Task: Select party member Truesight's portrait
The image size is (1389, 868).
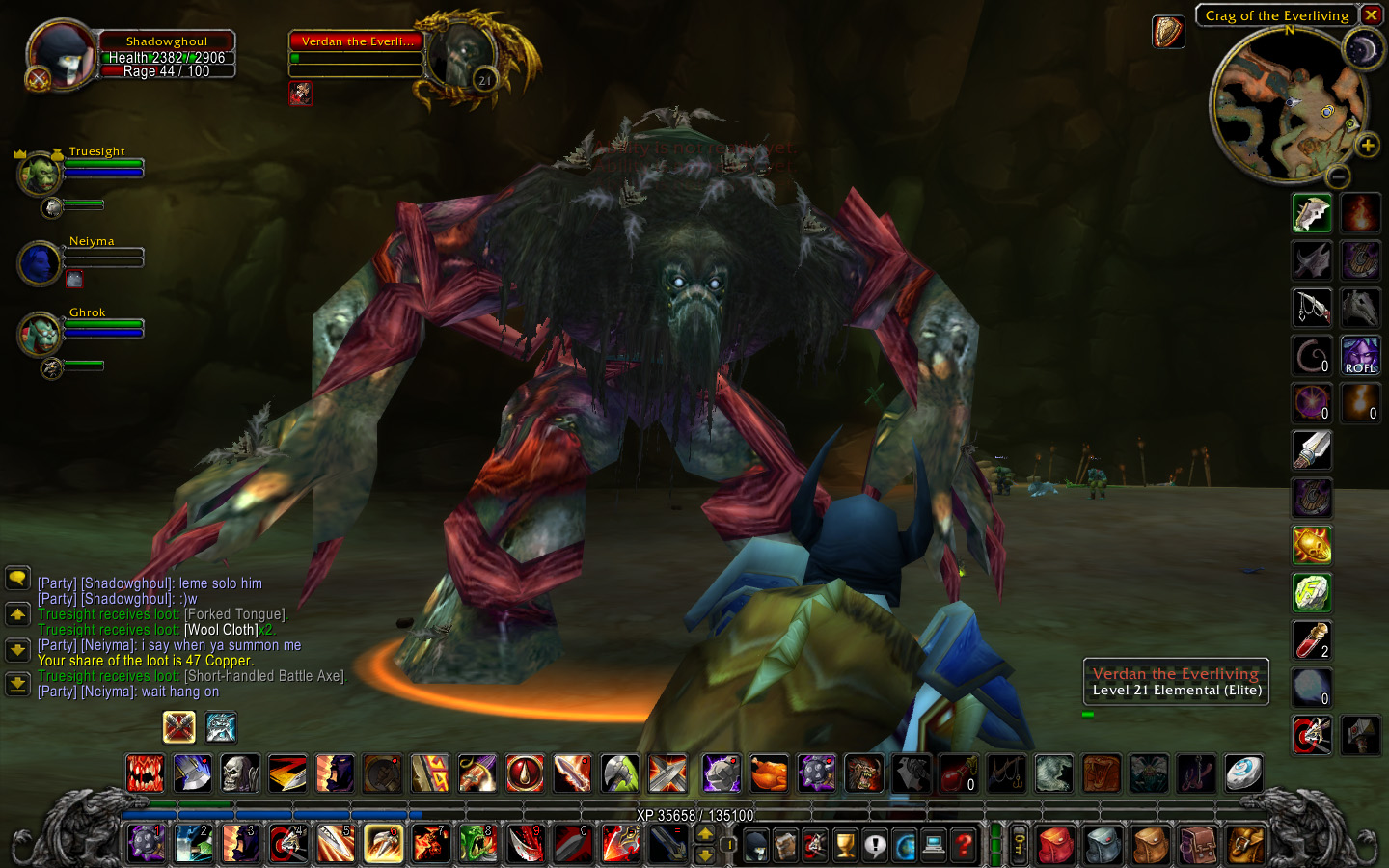Action: 41,173
